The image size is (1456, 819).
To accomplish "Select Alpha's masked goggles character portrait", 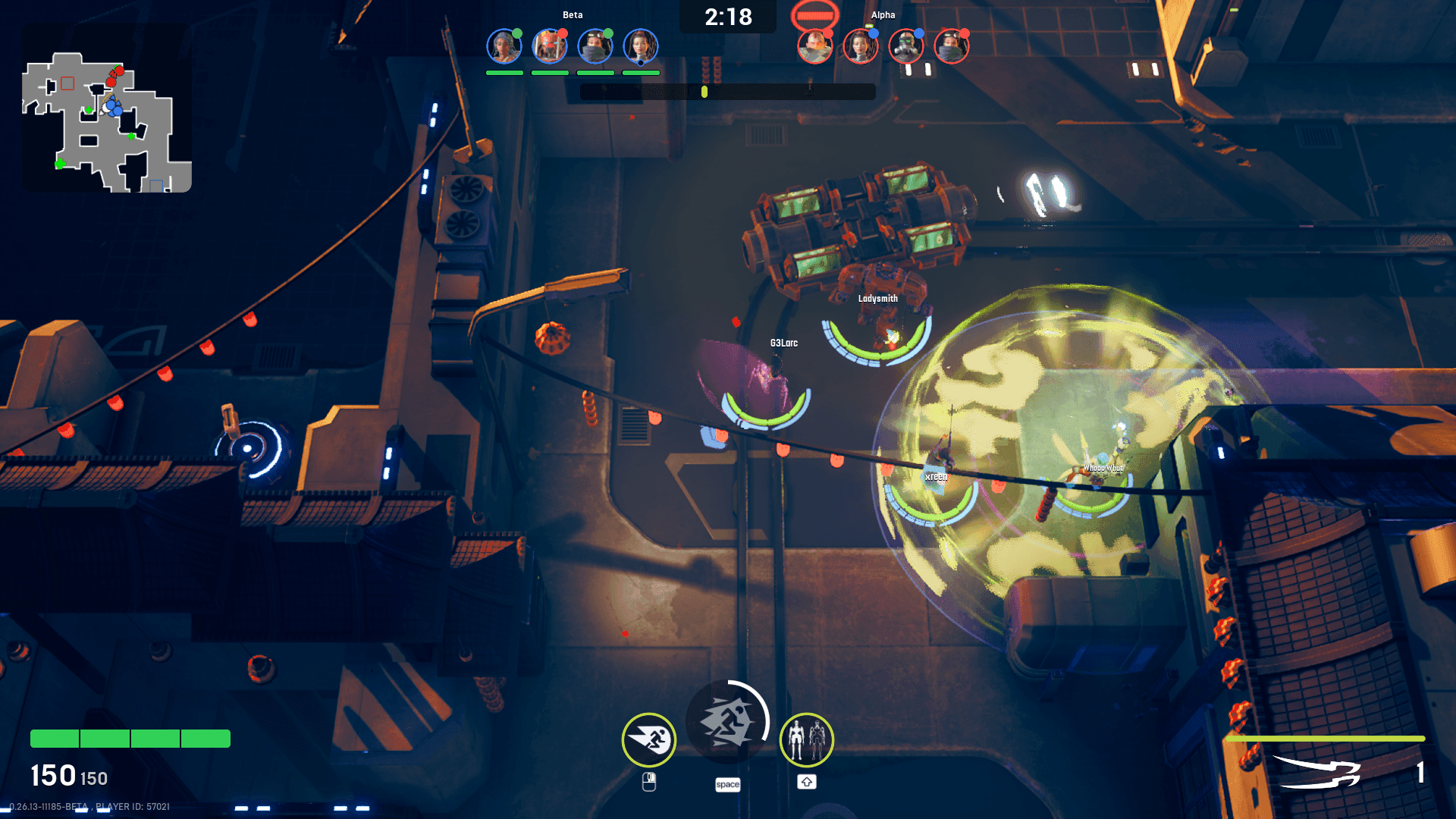I will tap(952, 46).
